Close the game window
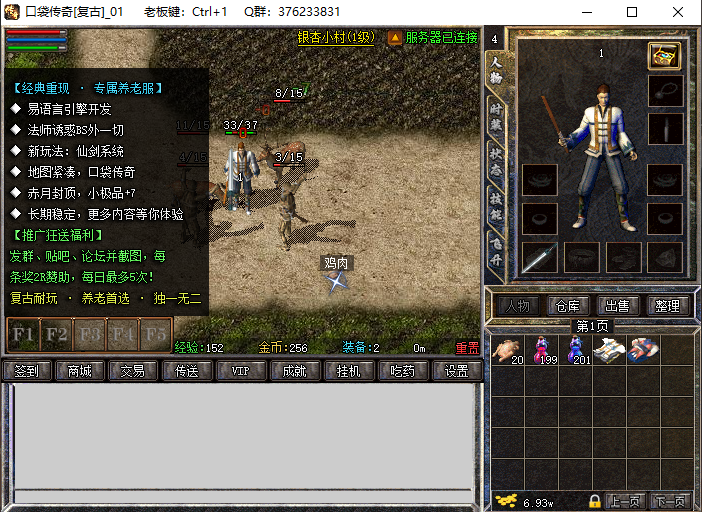 click(x=677, y=12)
